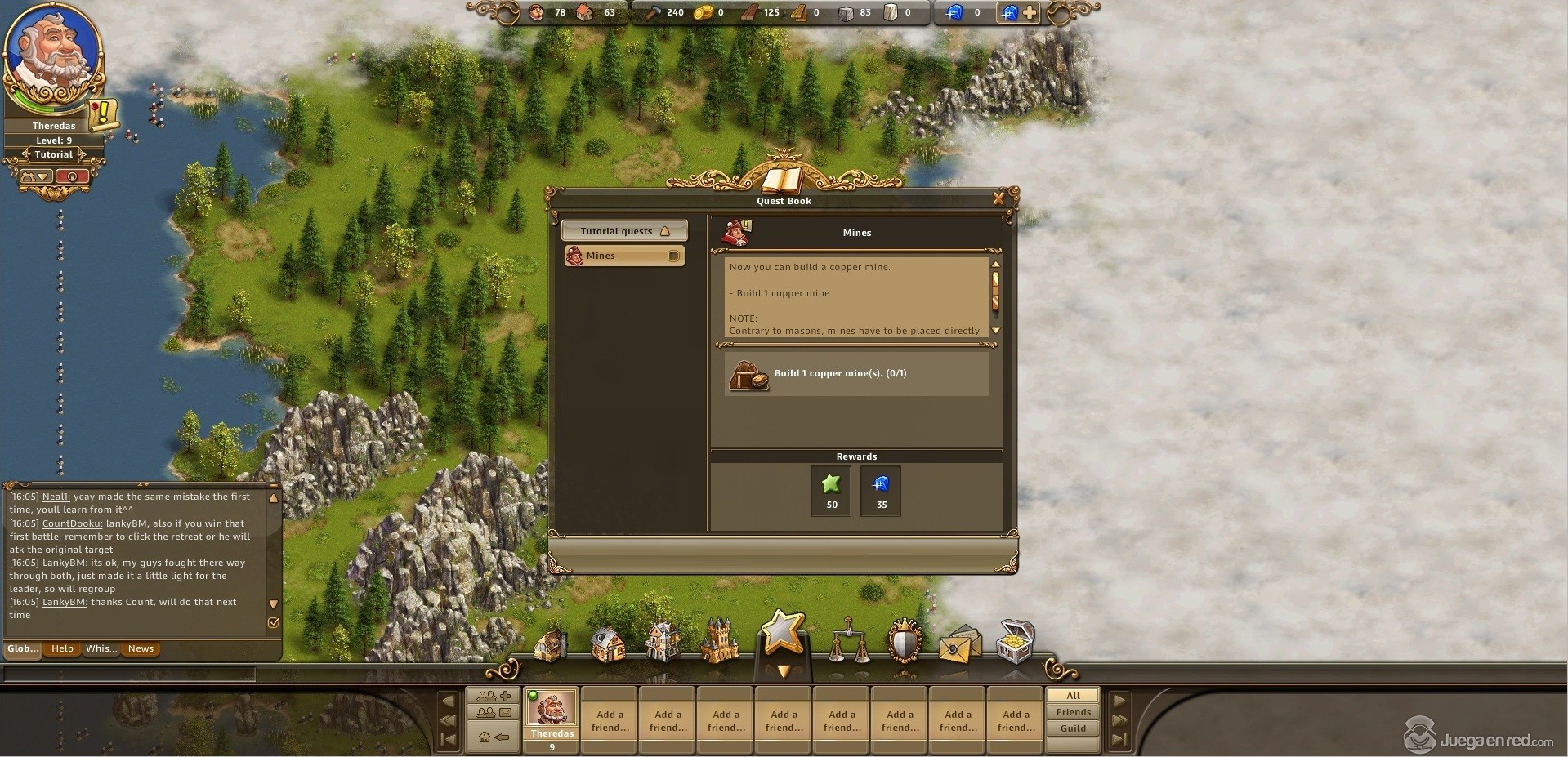Switch to the Whisper chat tab
Viewport: 1568px width, 757px height.
[101, 649]
